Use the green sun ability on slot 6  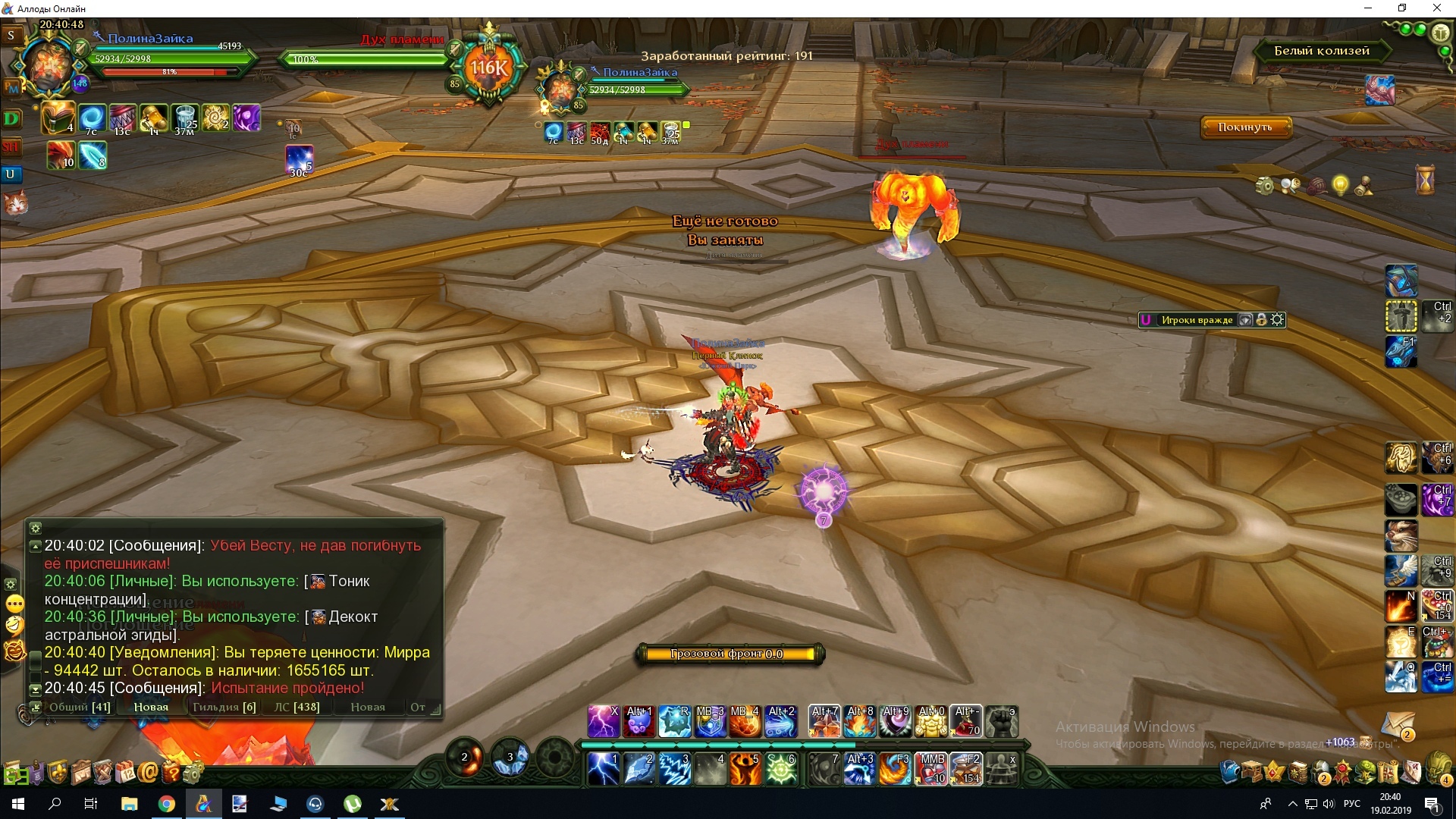pos(780,769)
